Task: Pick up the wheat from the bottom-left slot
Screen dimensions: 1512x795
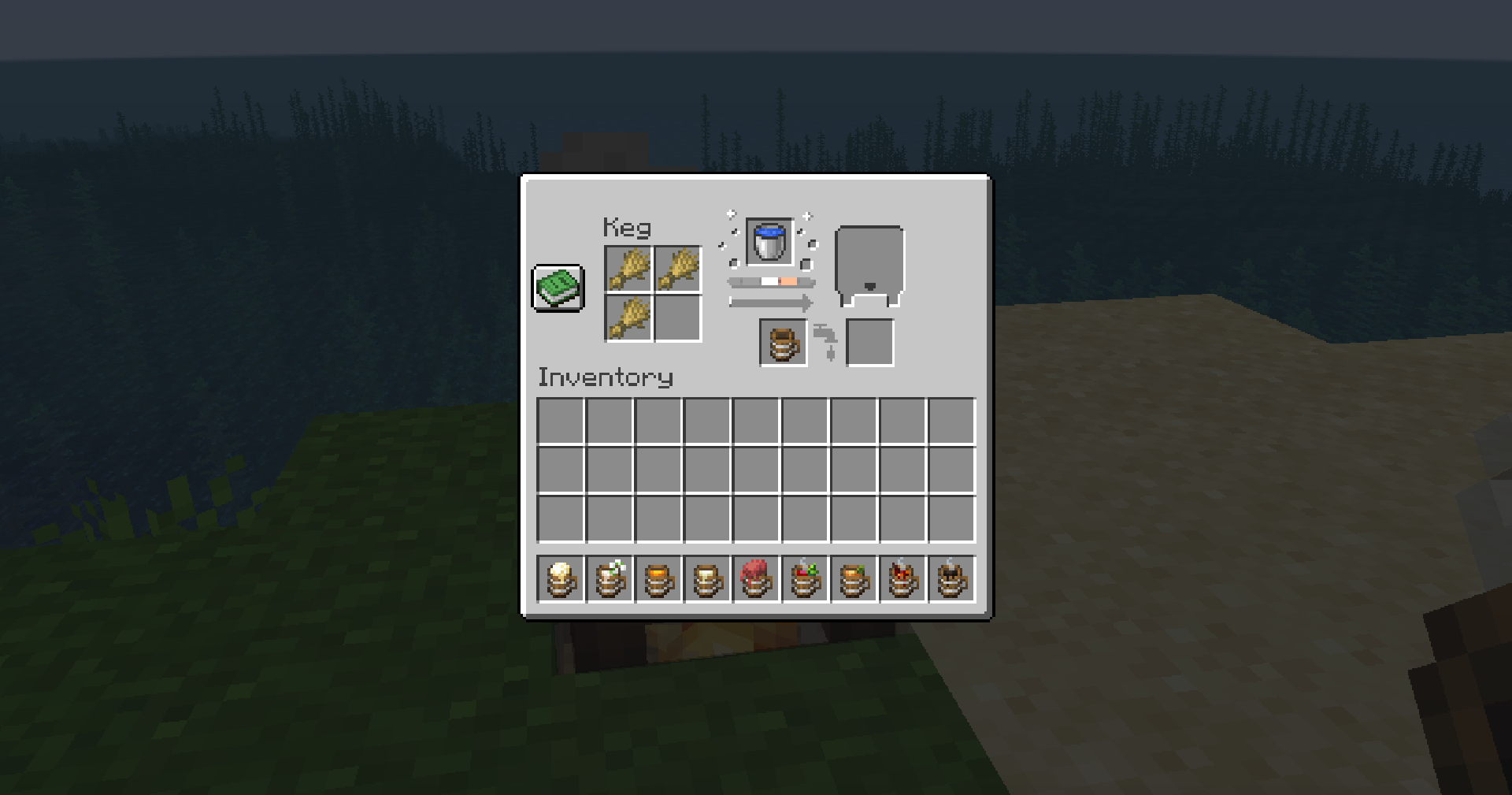Action: point(629,317)
